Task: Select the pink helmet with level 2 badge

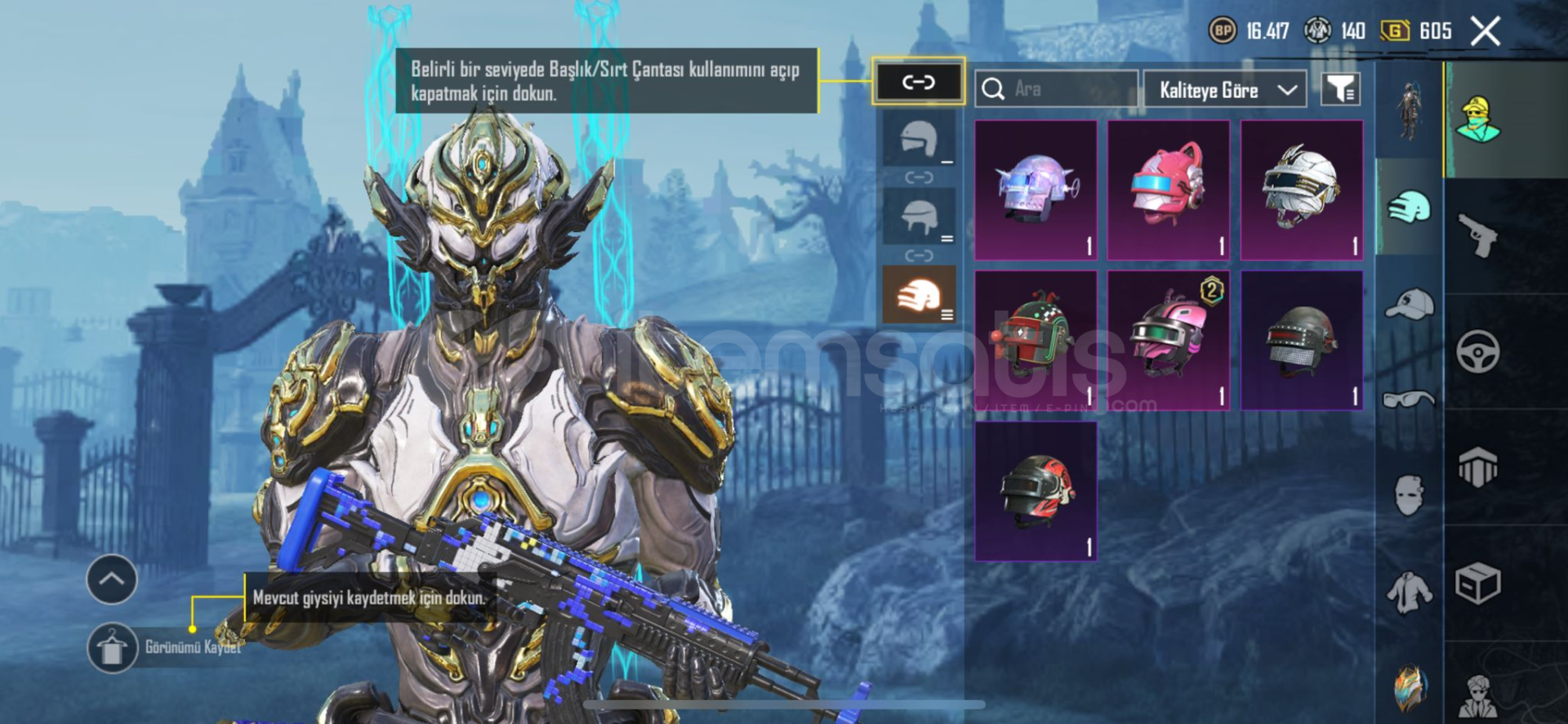Action: pos(1169,340)
